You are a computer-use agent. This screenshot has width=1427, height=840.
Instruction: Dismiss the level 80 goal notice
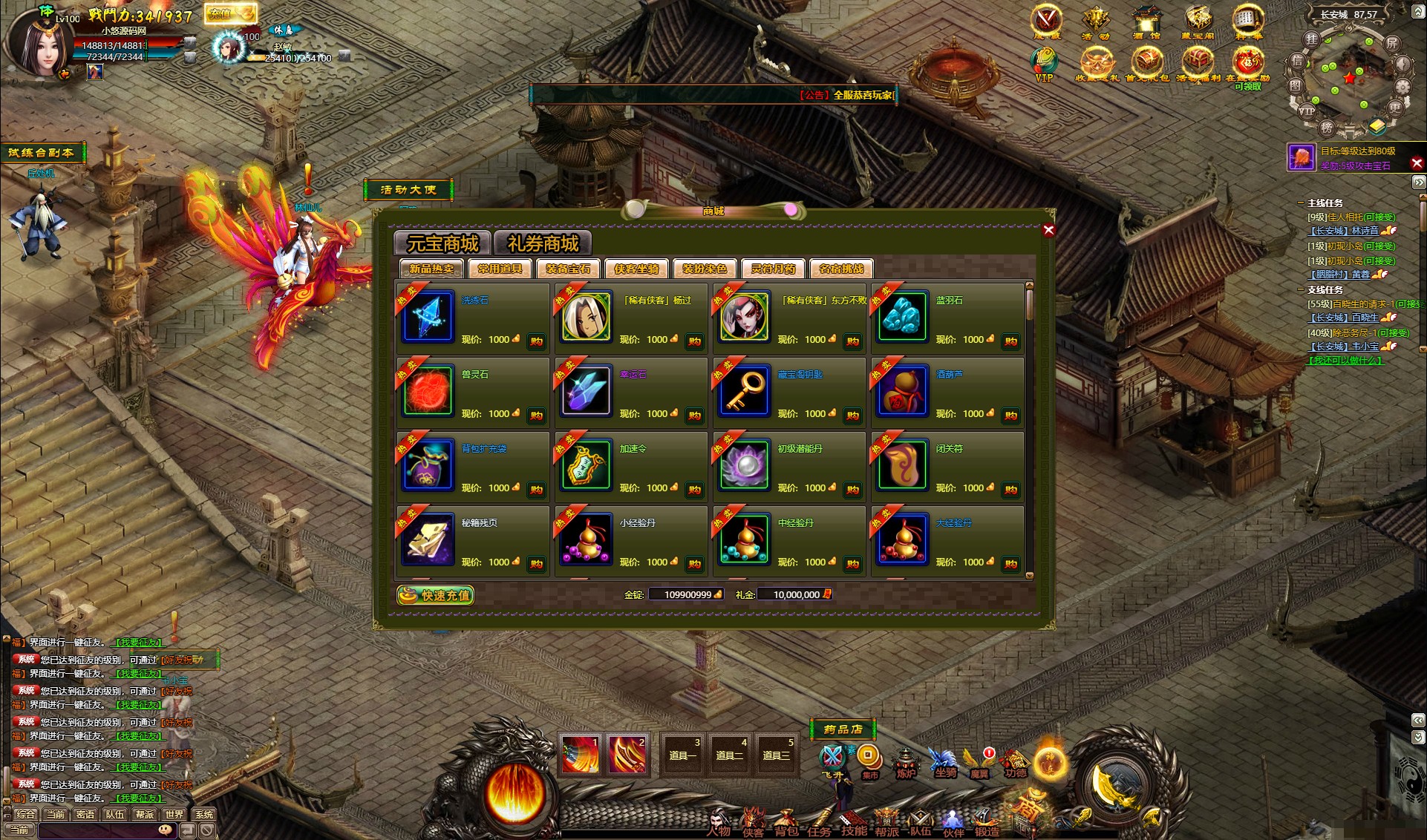click(1417, 163)
